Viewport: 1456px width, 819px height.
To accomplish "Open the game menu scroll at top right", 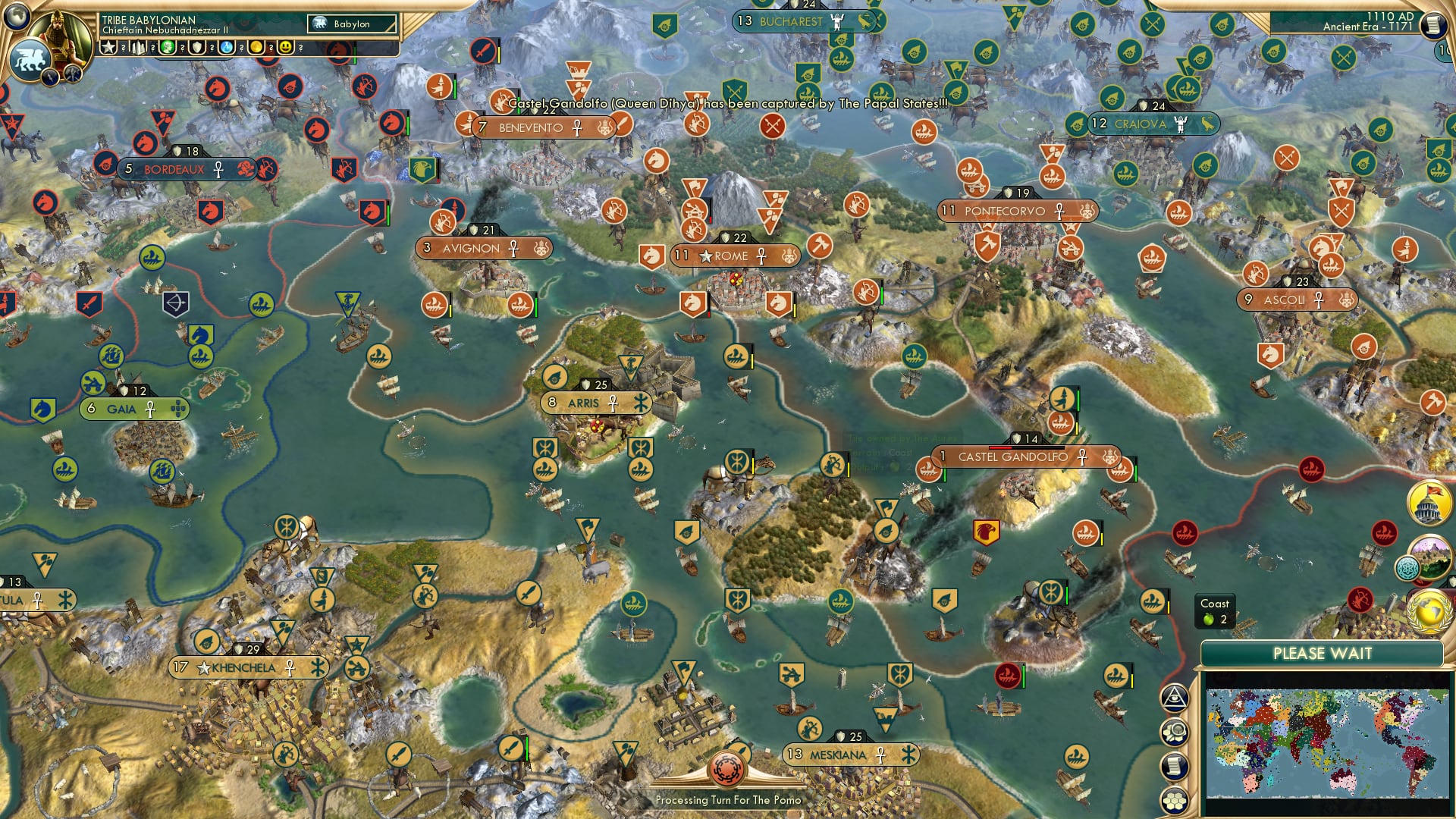I will coord(1436,24).
